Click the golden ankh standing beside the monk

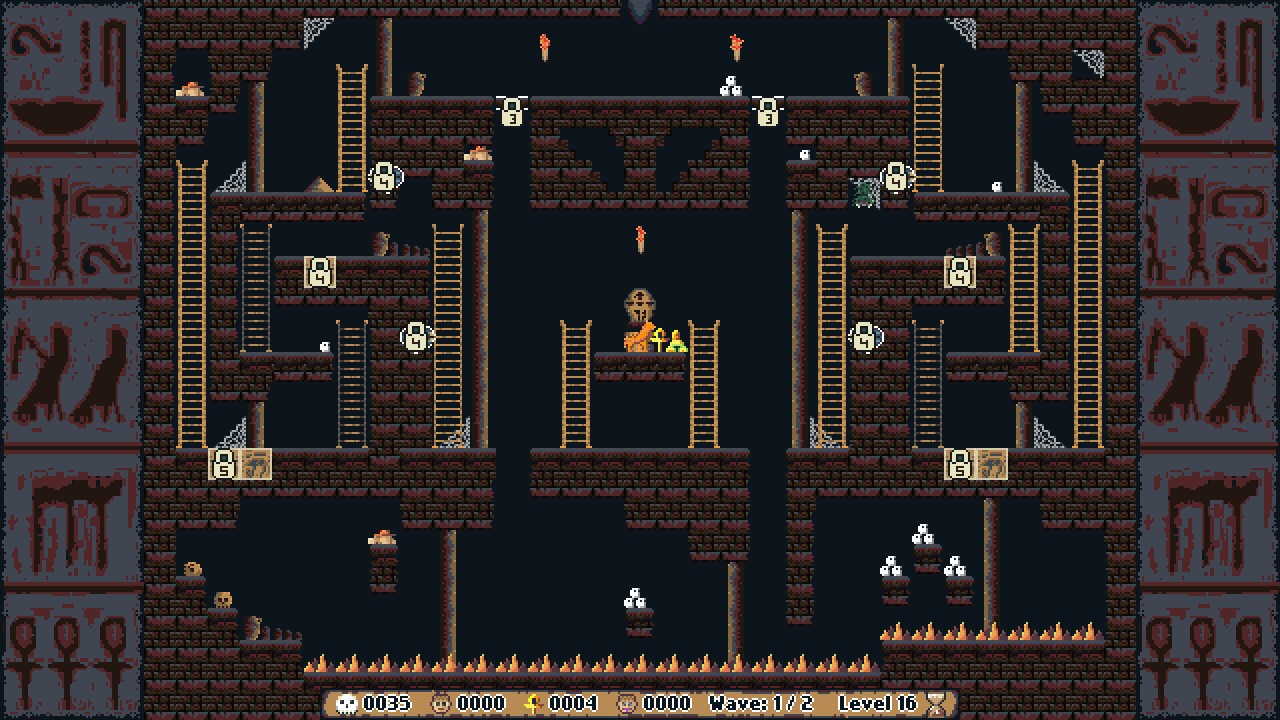click(x=660, y=340)
